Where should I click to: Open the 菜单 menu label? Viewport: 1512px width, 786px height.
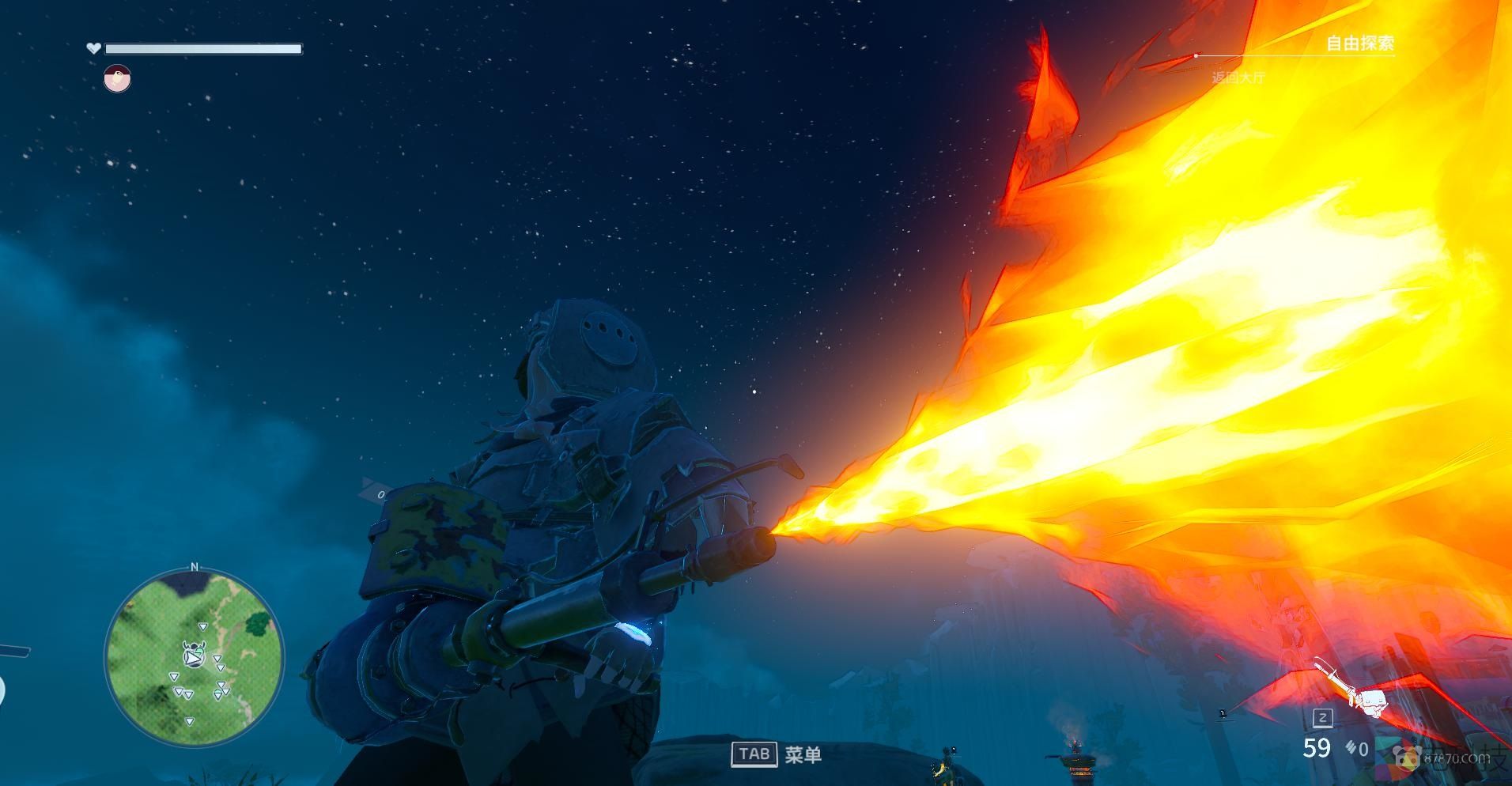(x=803, y=754)
